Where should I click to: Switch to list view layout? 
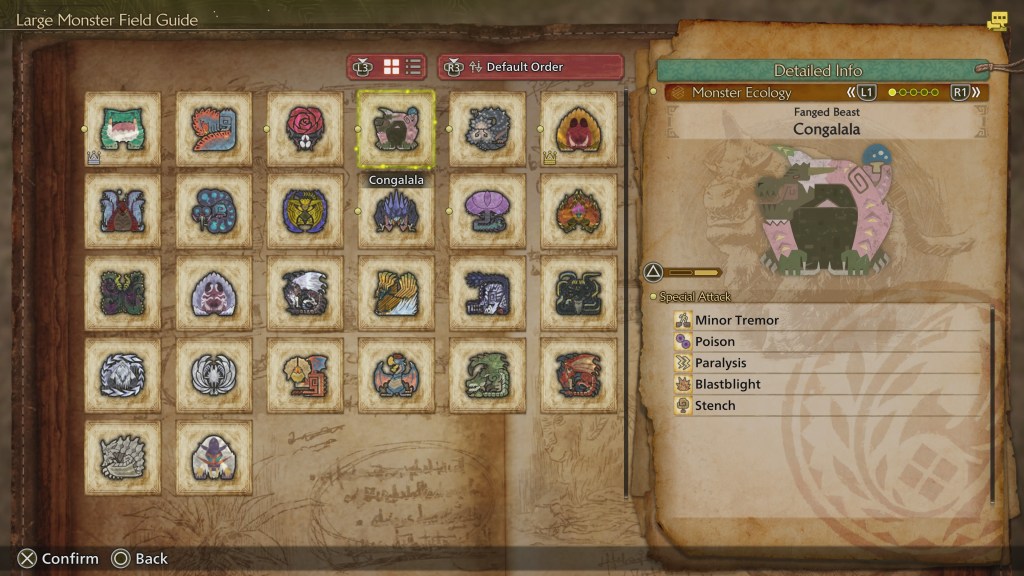coord(414,67)
